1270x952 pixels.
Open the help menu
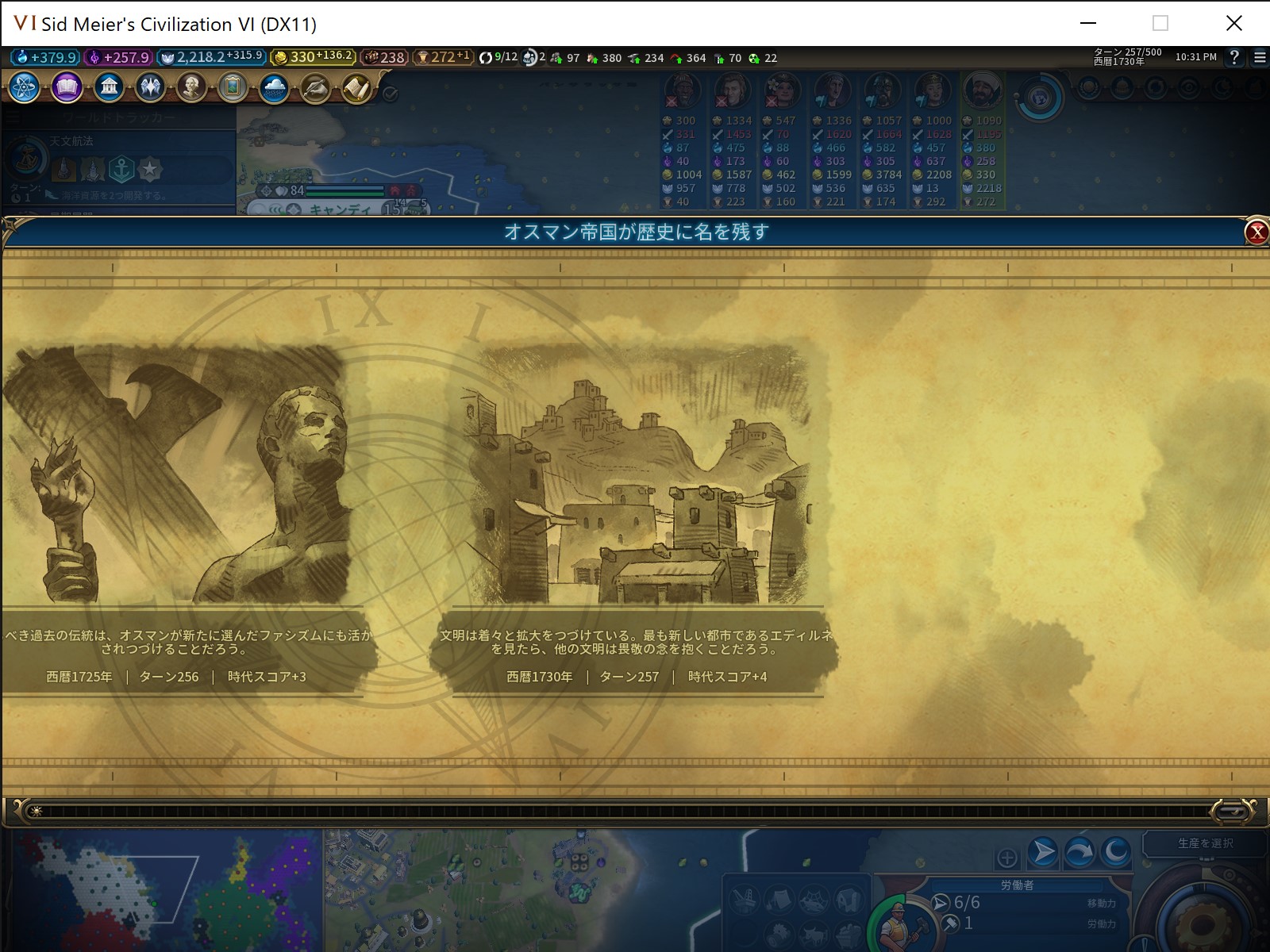(x=1233, y=57)
